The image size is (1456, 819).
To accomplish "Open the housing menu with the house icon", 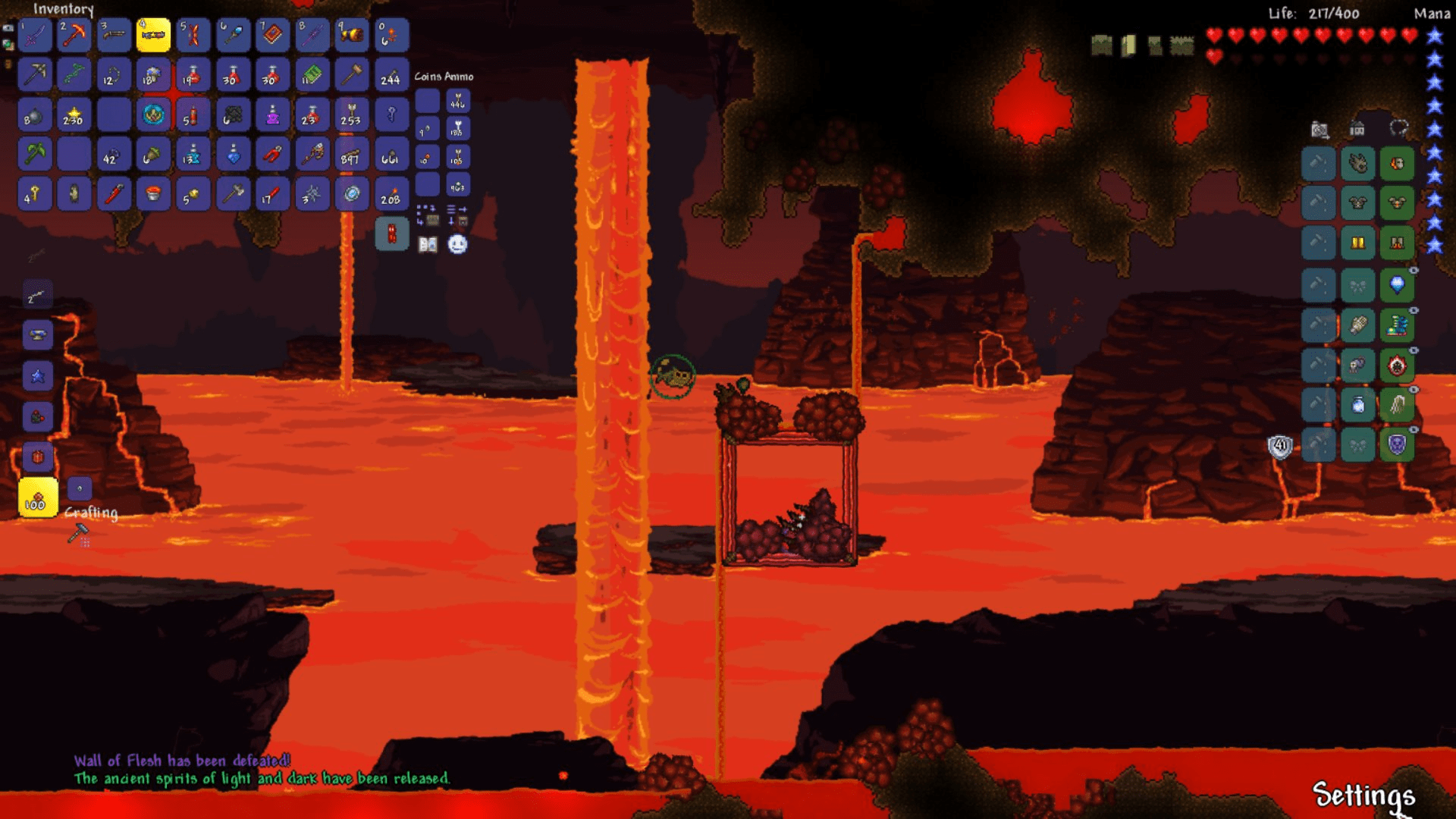I will click(x=1357, y=130).
